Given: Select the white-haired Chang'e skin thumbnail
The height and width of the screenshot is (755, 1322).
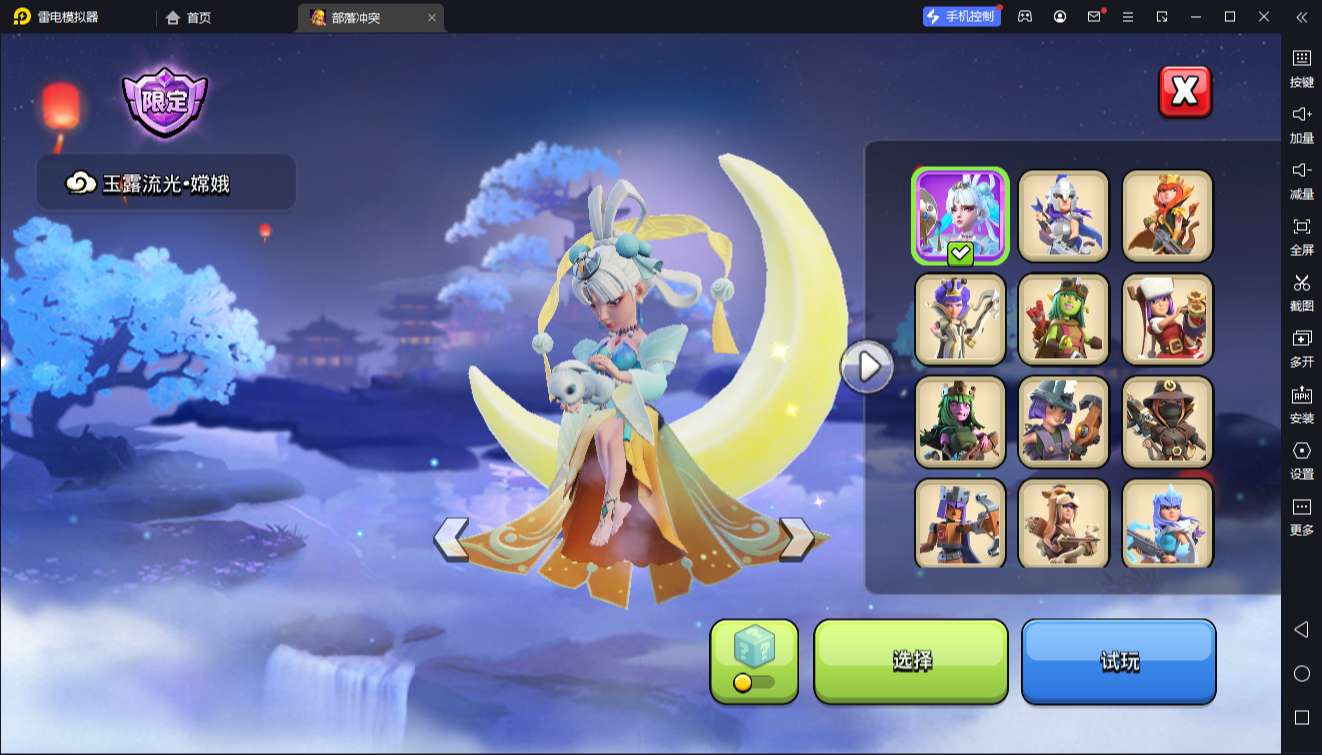Looking at the screenshot, I should [x=960, y=215].
